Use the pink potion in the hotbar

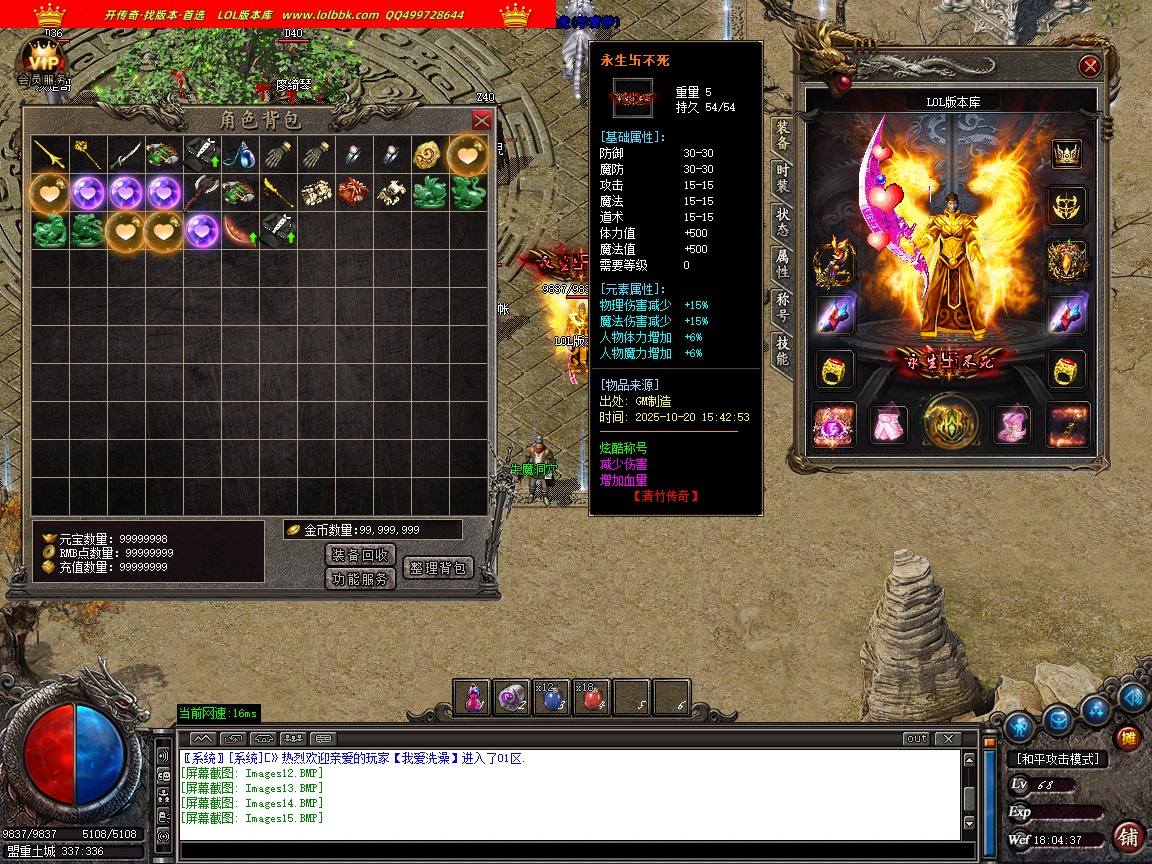click(x=472, y=699)
